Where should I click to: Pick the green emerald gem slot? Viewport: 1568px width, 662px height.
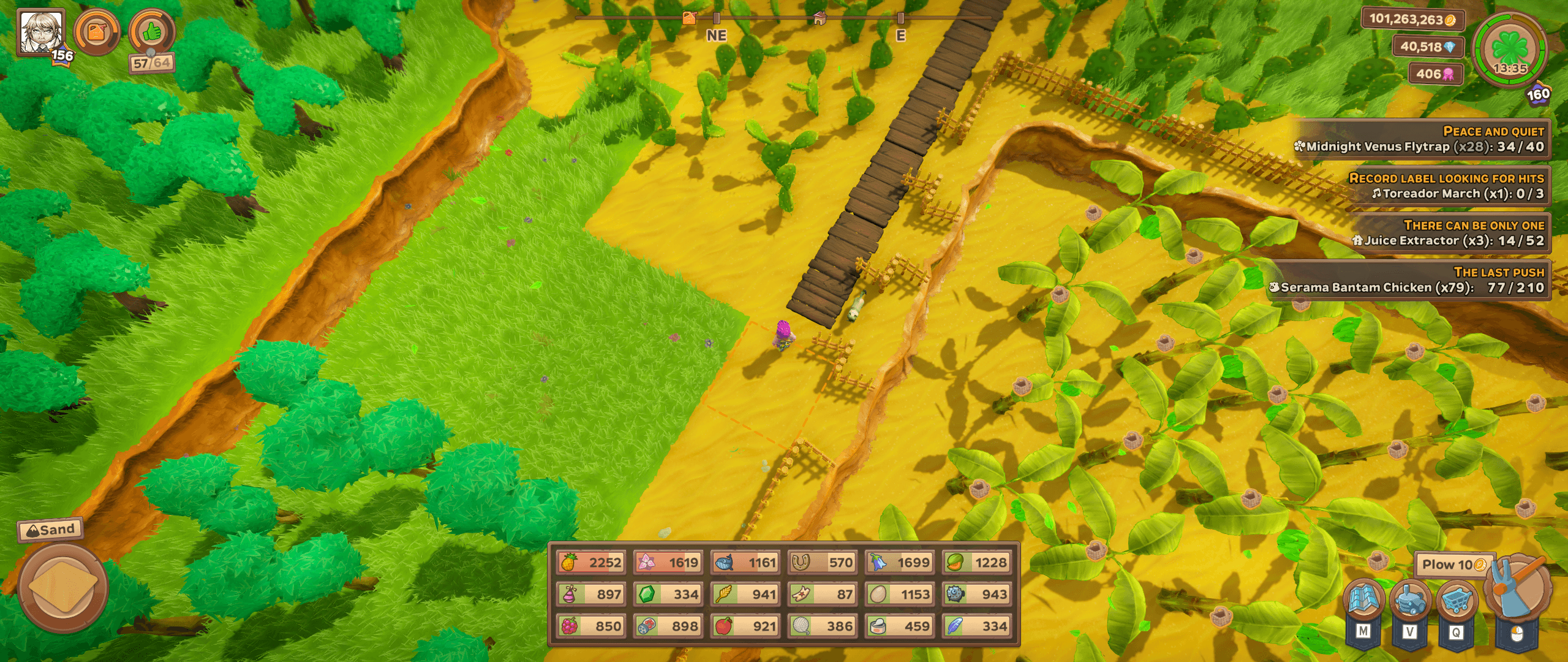pyautogui.click(x=668, y=594)
